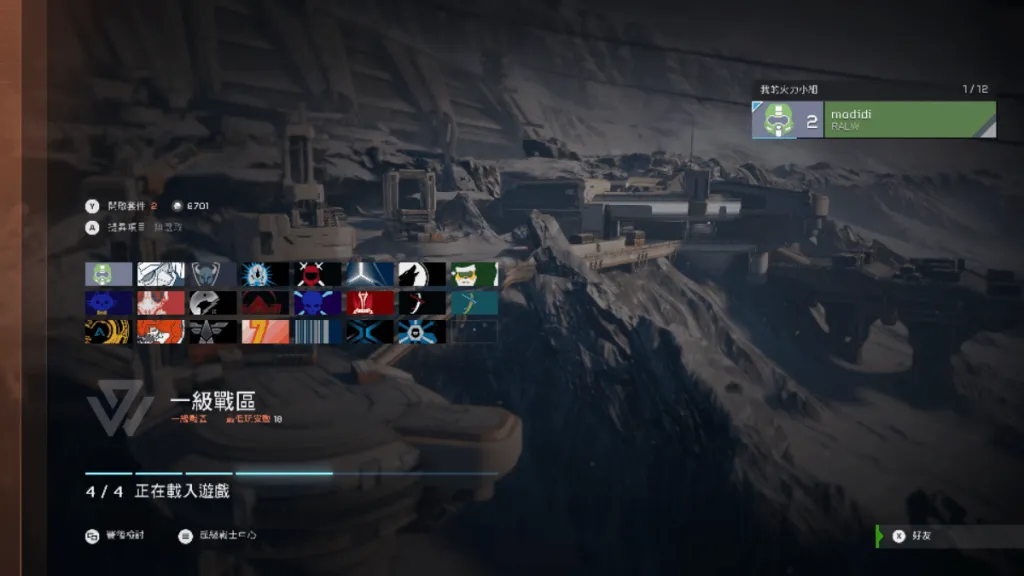The height and width of the screenshot is (576, 1024).
Task: Select the madidi player card
Action: point(873,120)
